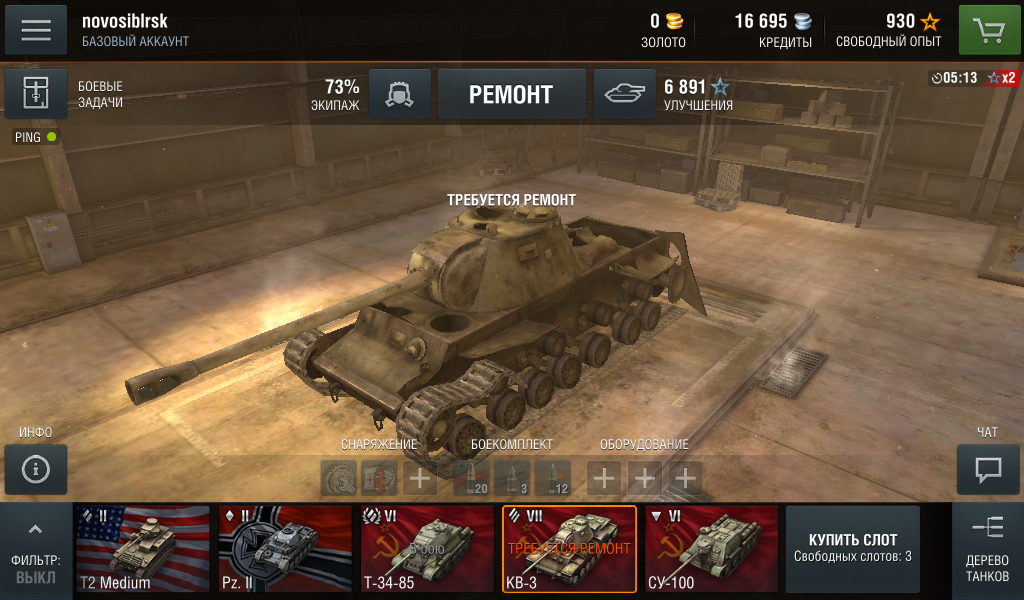Screen dimensions: 1024x600
Task: Select the T2 Medium tank
Action: click(x=142, y=550)
